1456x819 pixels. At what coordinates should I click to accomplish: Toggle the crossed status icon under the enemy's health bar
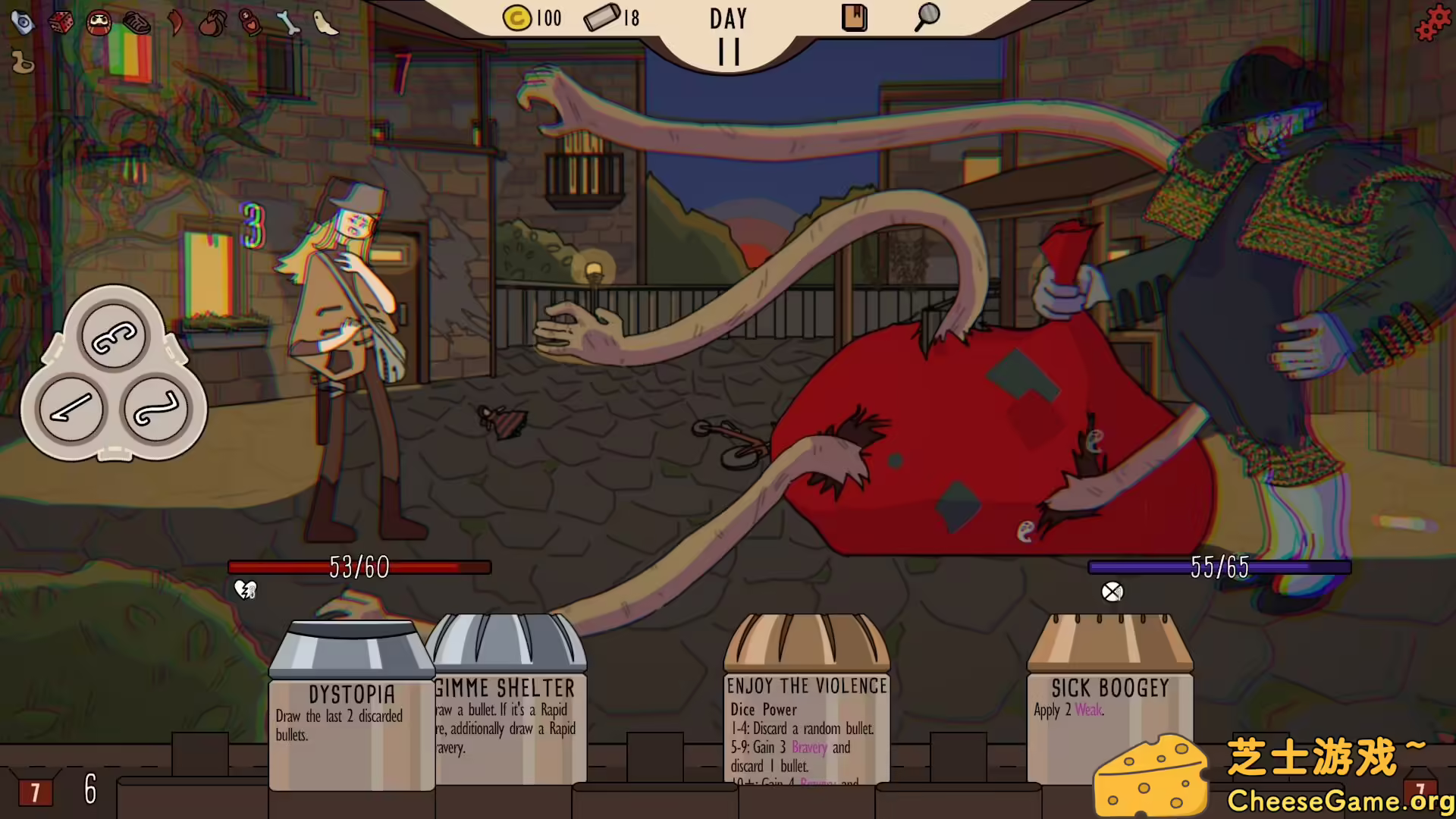tap(1112, 592)
